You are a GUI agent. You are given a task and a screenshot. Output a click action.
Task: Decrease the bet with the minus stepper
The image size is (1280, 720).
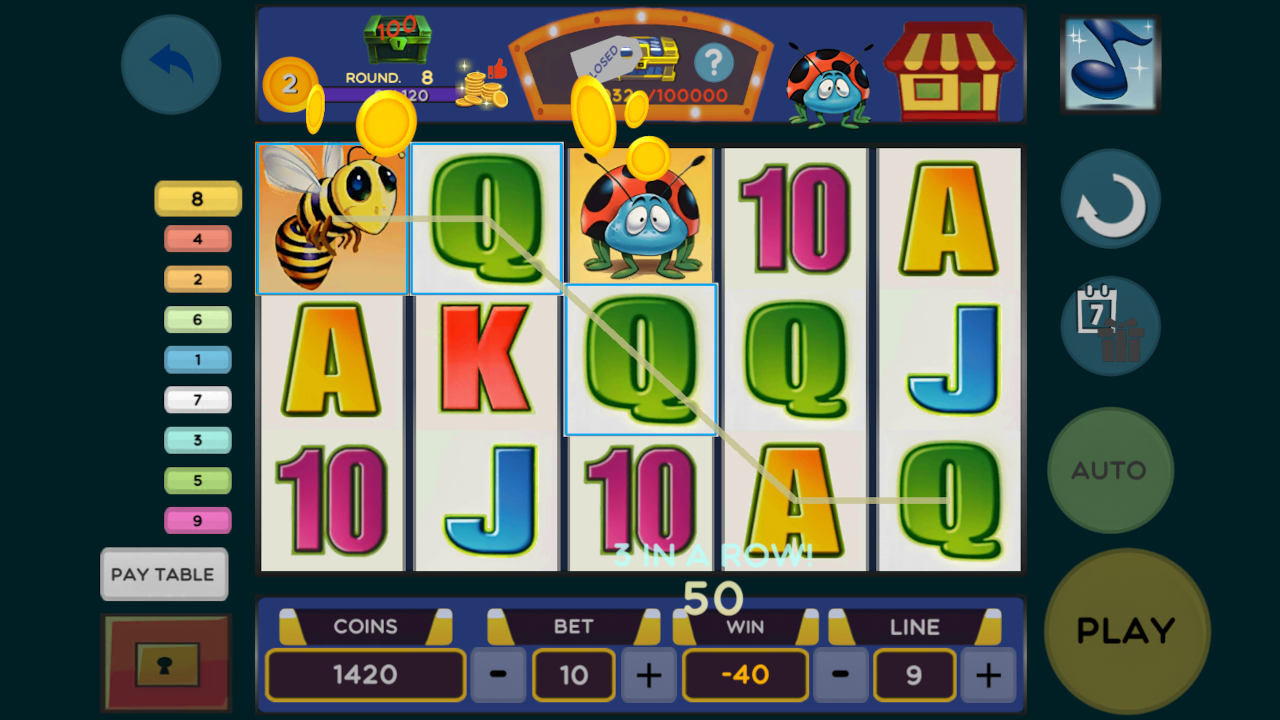click(x=497, y=675)
